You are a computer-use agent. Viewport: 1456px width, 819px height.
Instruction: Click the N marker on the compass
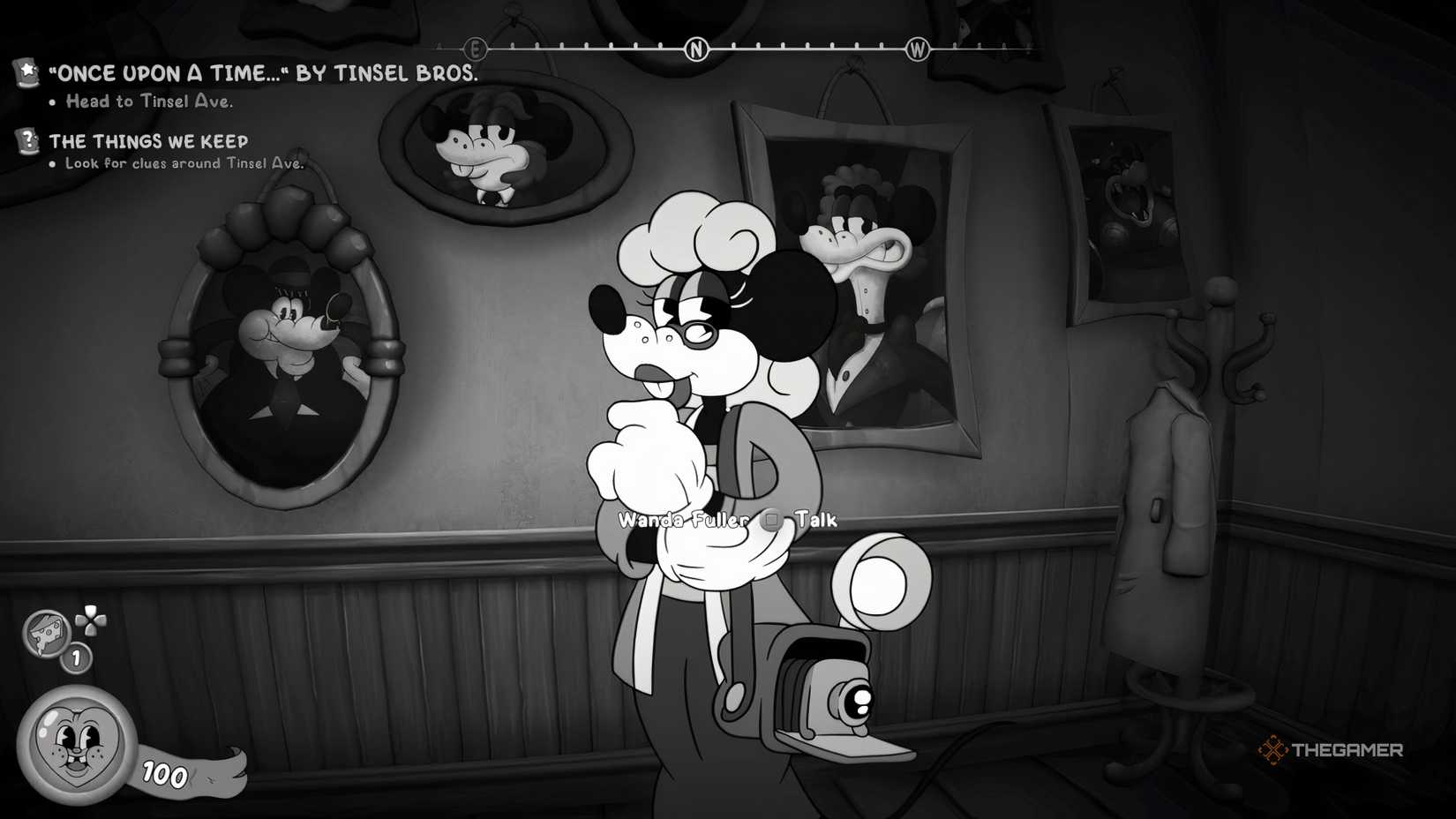(696, 50)
